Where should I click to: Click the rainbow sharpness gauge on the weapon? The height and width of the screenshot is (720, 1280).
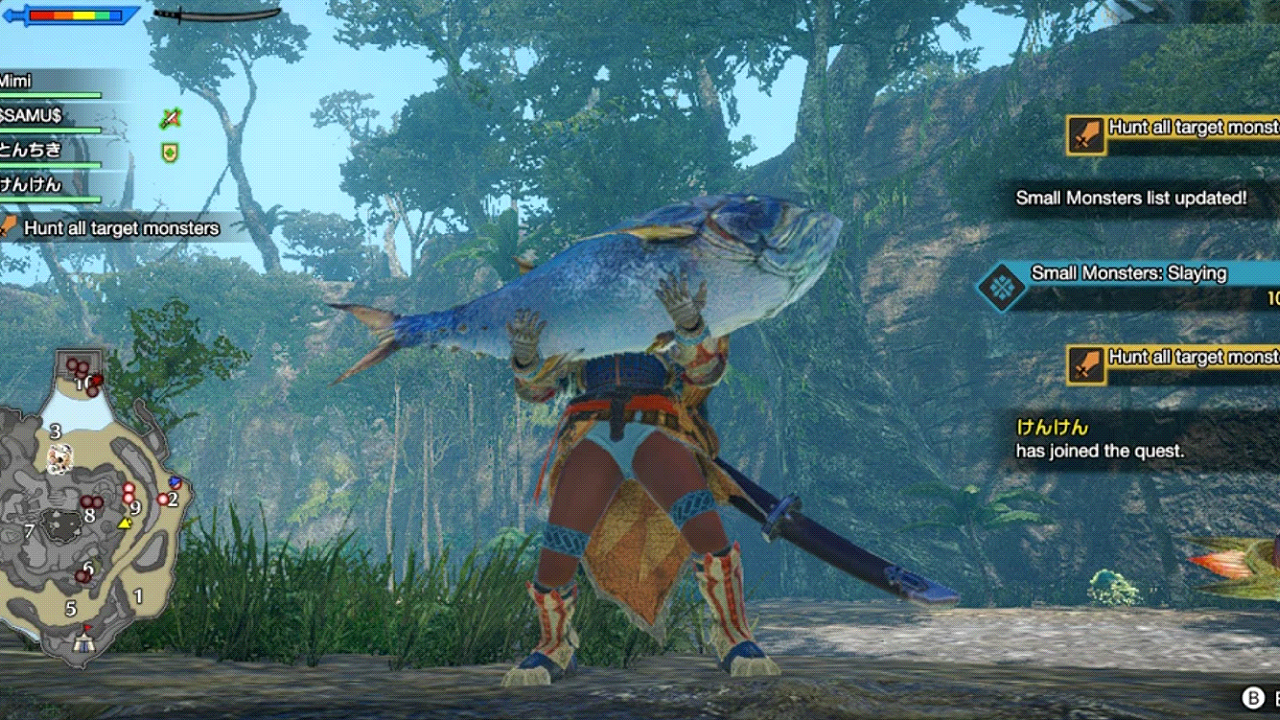tap(73, 16)
